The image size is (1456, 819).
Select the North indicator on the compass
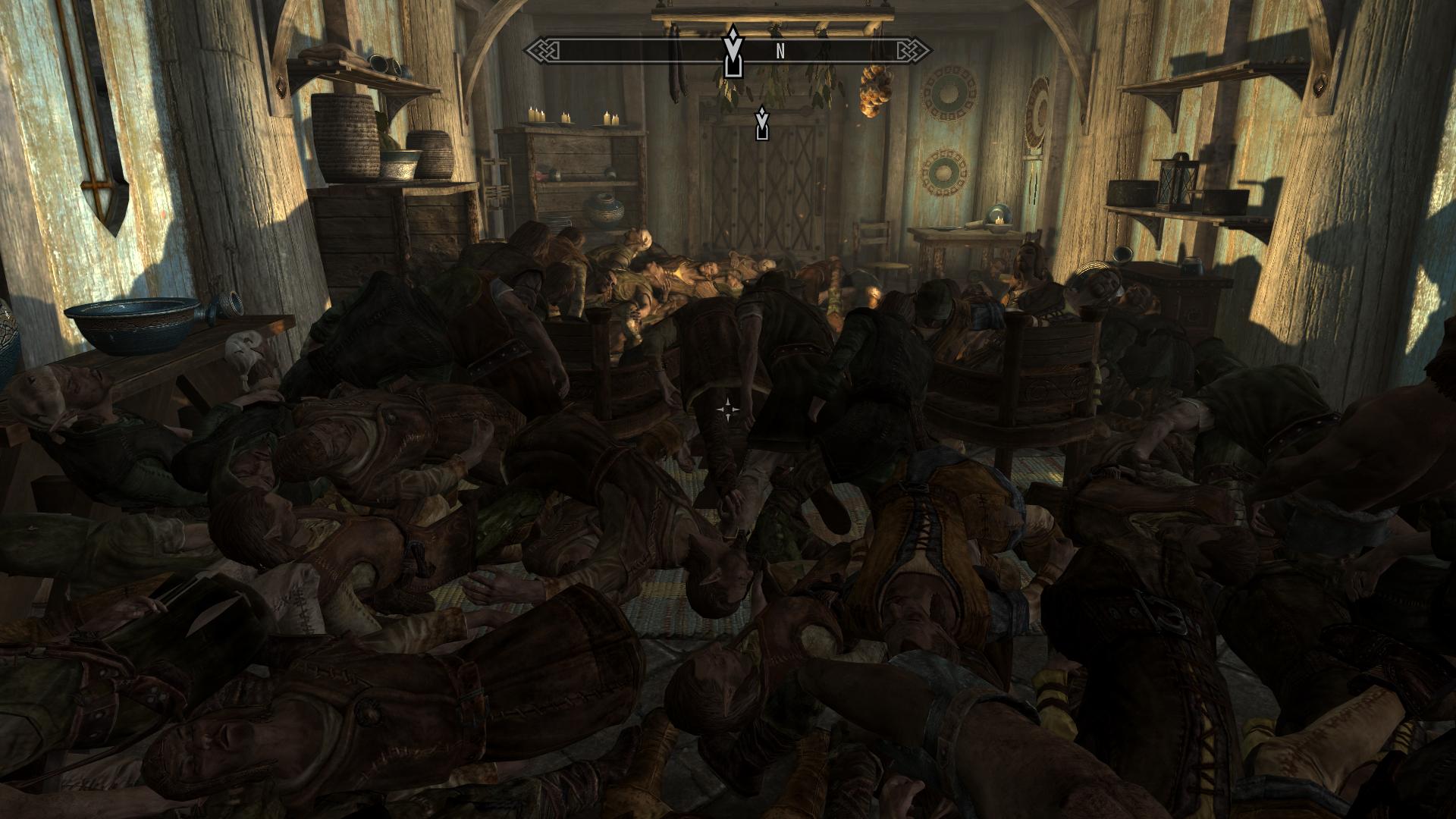coord(780,52)
